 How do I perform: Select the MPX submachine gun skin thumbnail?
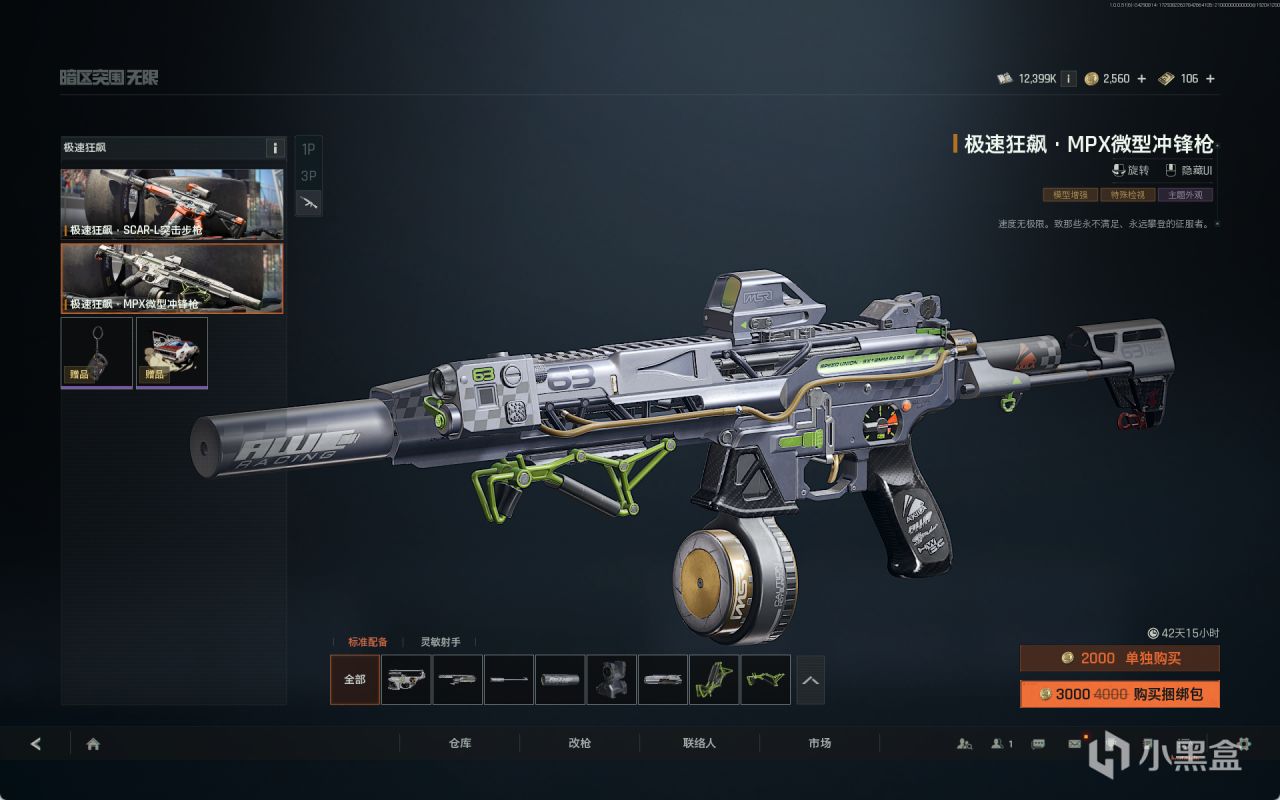(171, 278)
